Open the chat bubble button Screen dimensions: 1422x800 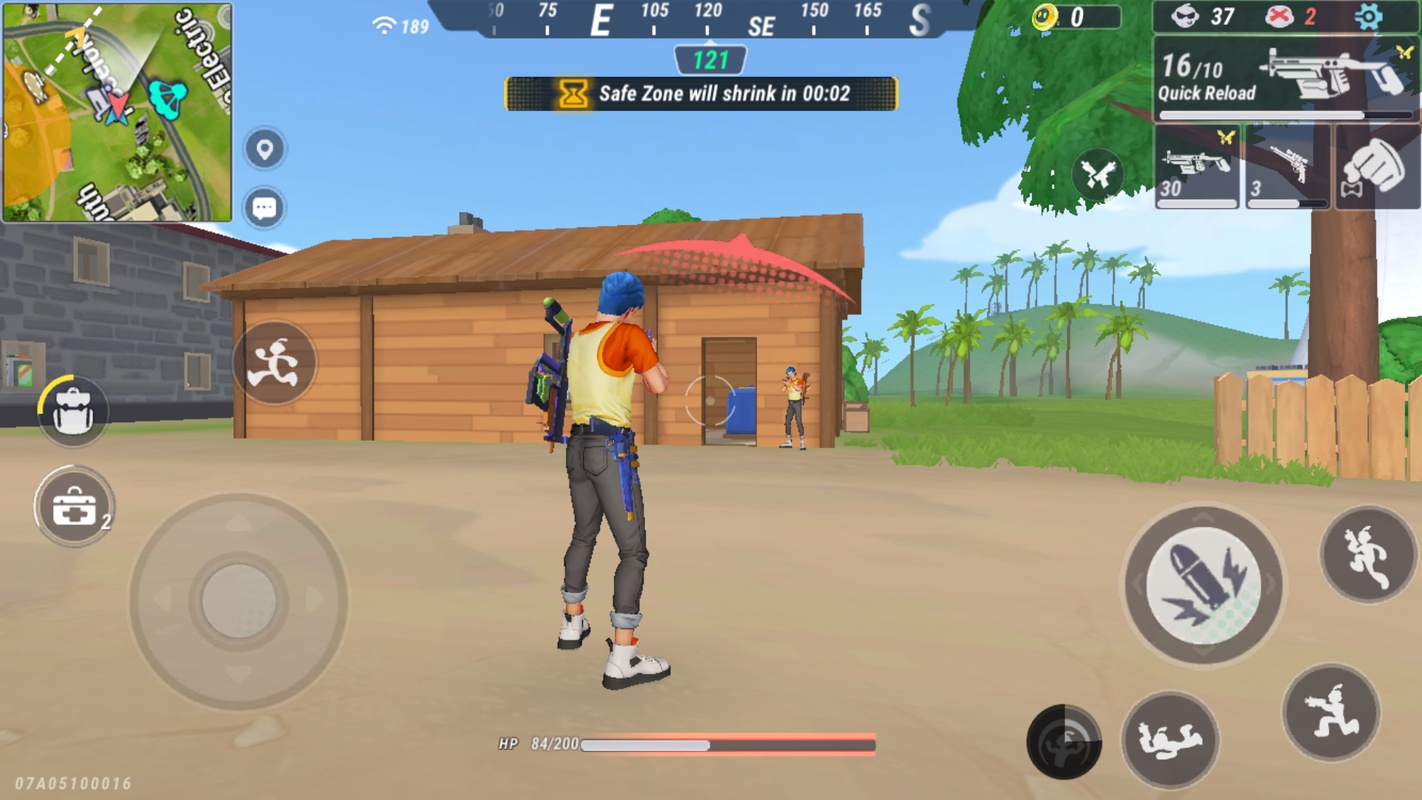265,207
